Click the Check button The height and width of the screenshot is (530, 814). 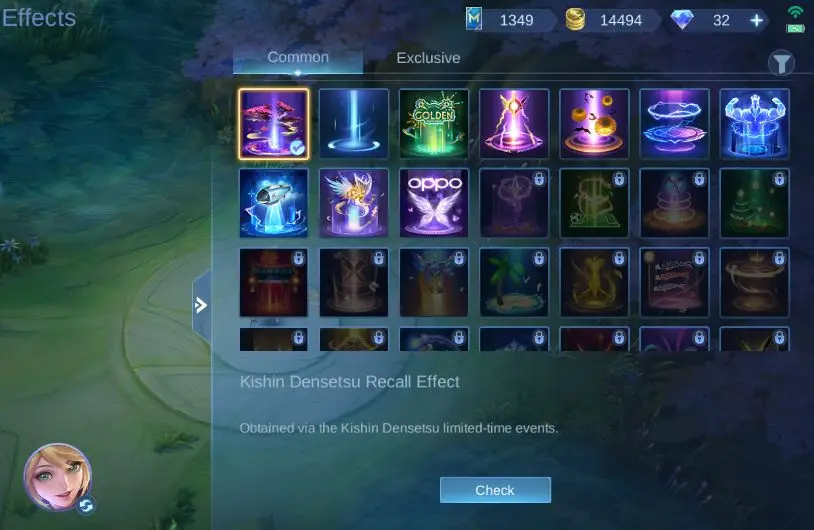(x=495, y=490)
